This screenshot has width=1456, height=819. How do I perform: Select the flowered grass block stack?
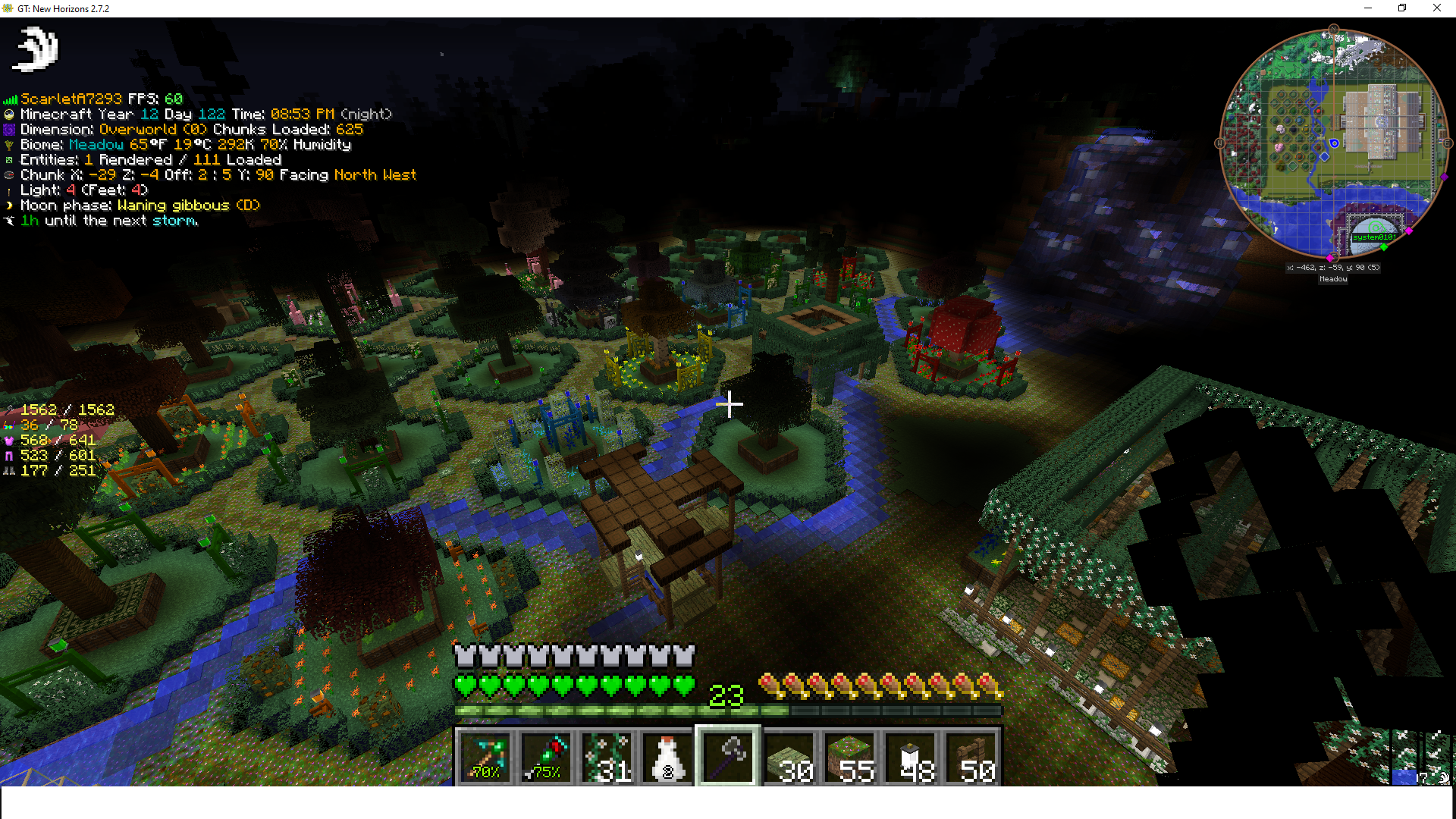point(849,757)
